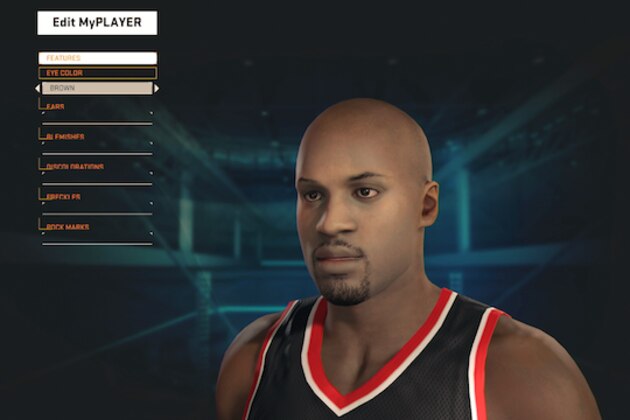Choose the Eye Color option
This screenshot has width=630, height=420.
(97, 73)
